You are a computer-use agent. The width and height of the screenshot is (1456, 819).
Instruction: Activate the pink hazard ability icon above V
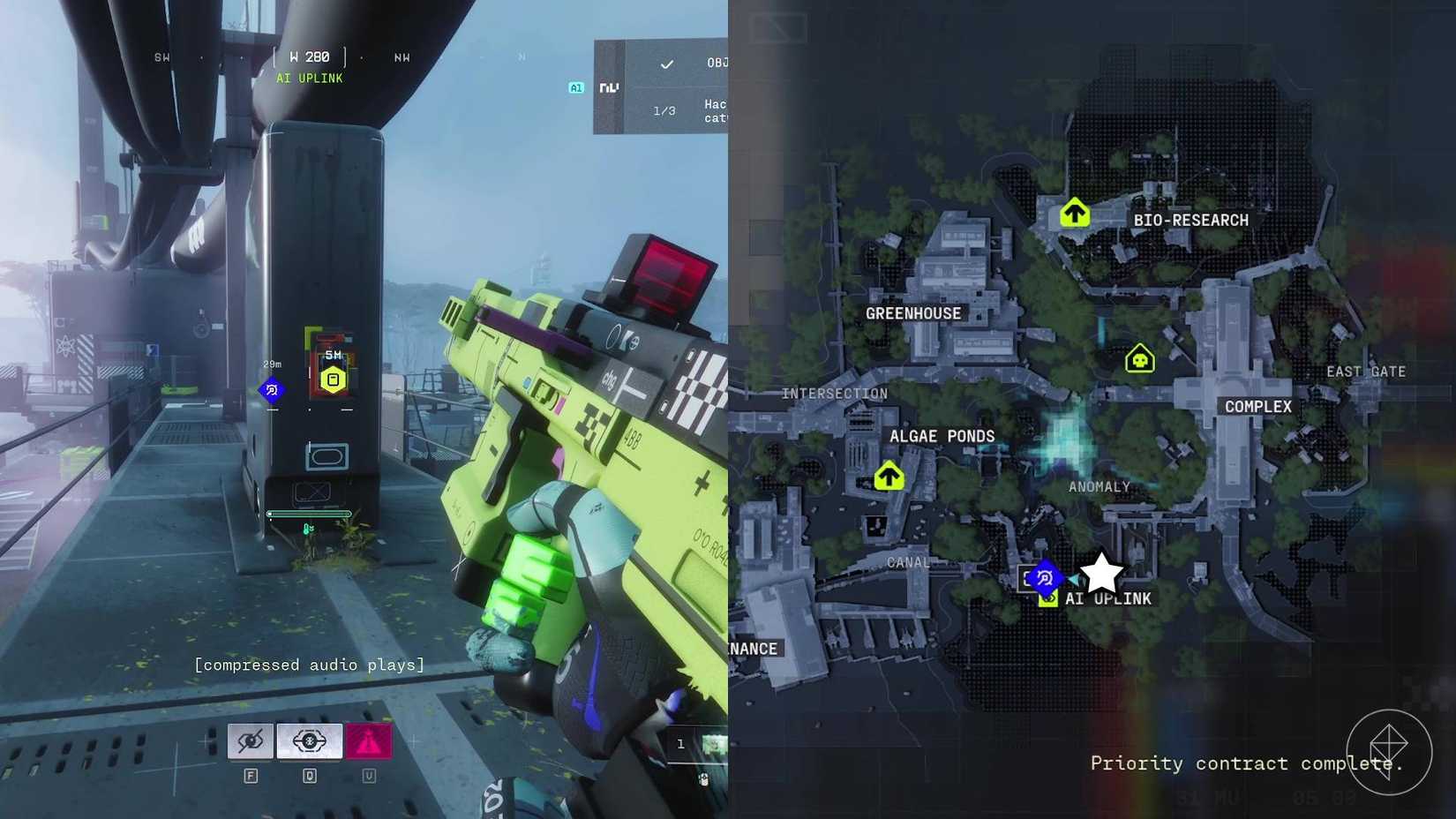tap(371, 741)
